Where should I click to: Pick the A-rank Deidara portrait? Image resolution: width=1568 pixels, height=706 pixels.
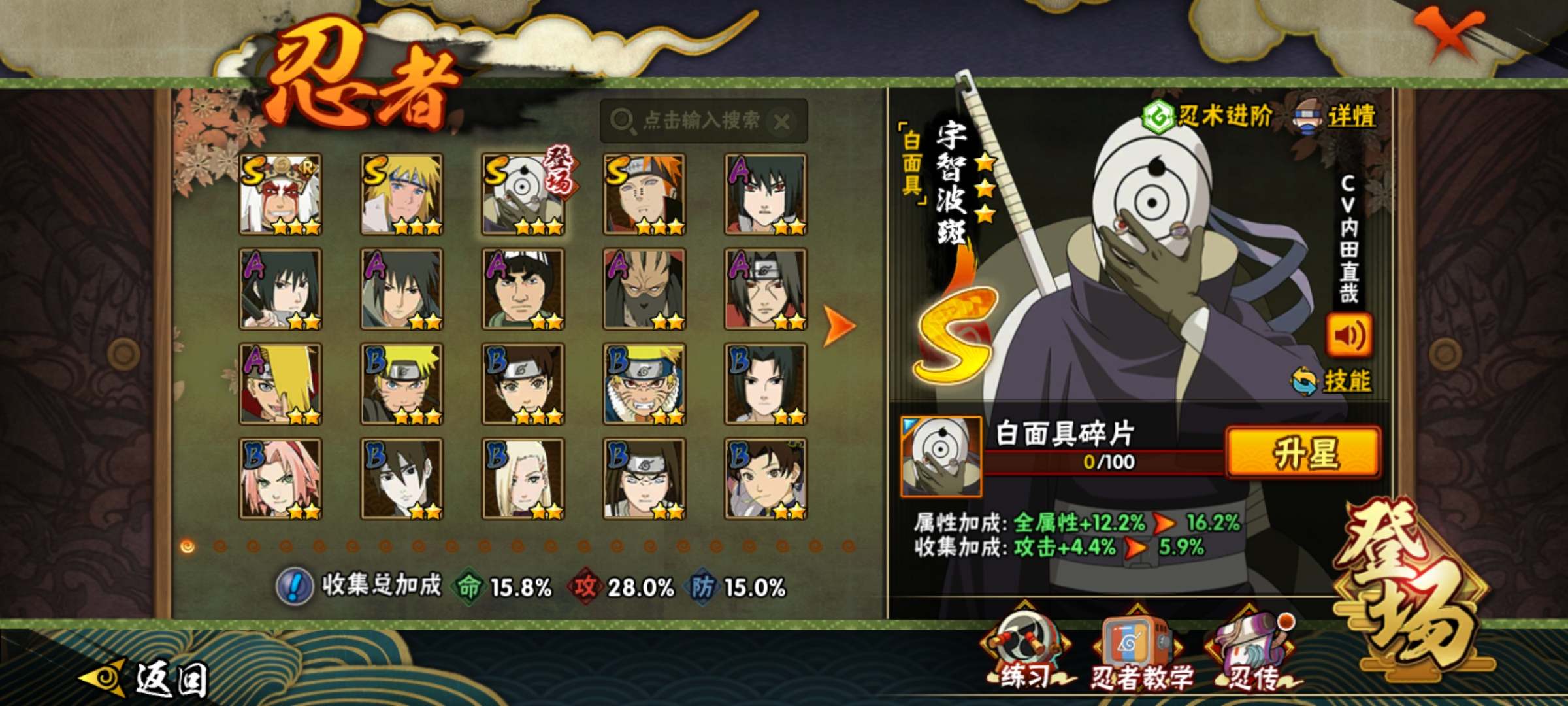click(280, 384)
